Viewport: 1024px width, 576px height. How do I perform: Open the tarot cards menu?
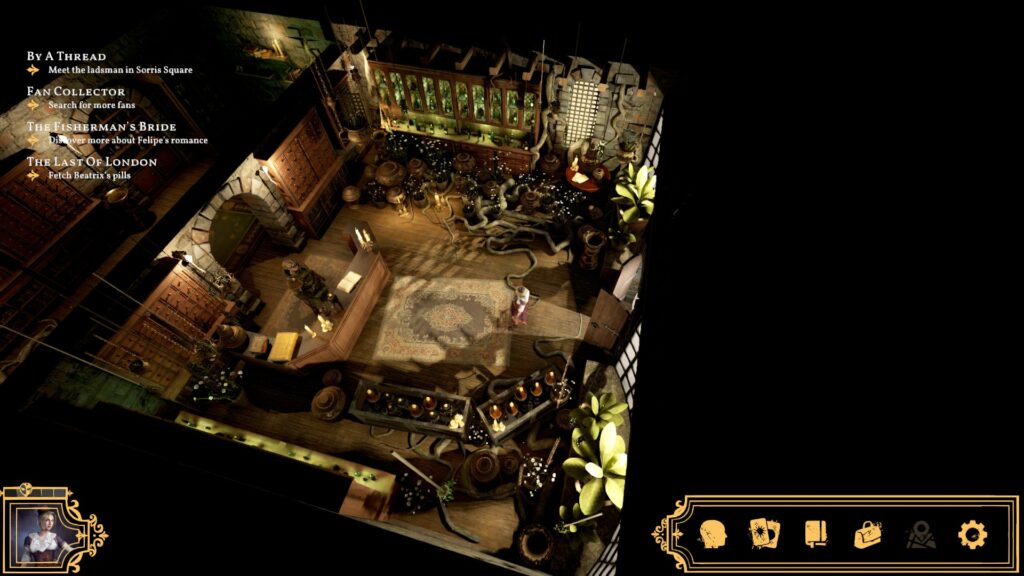[765, 534]
